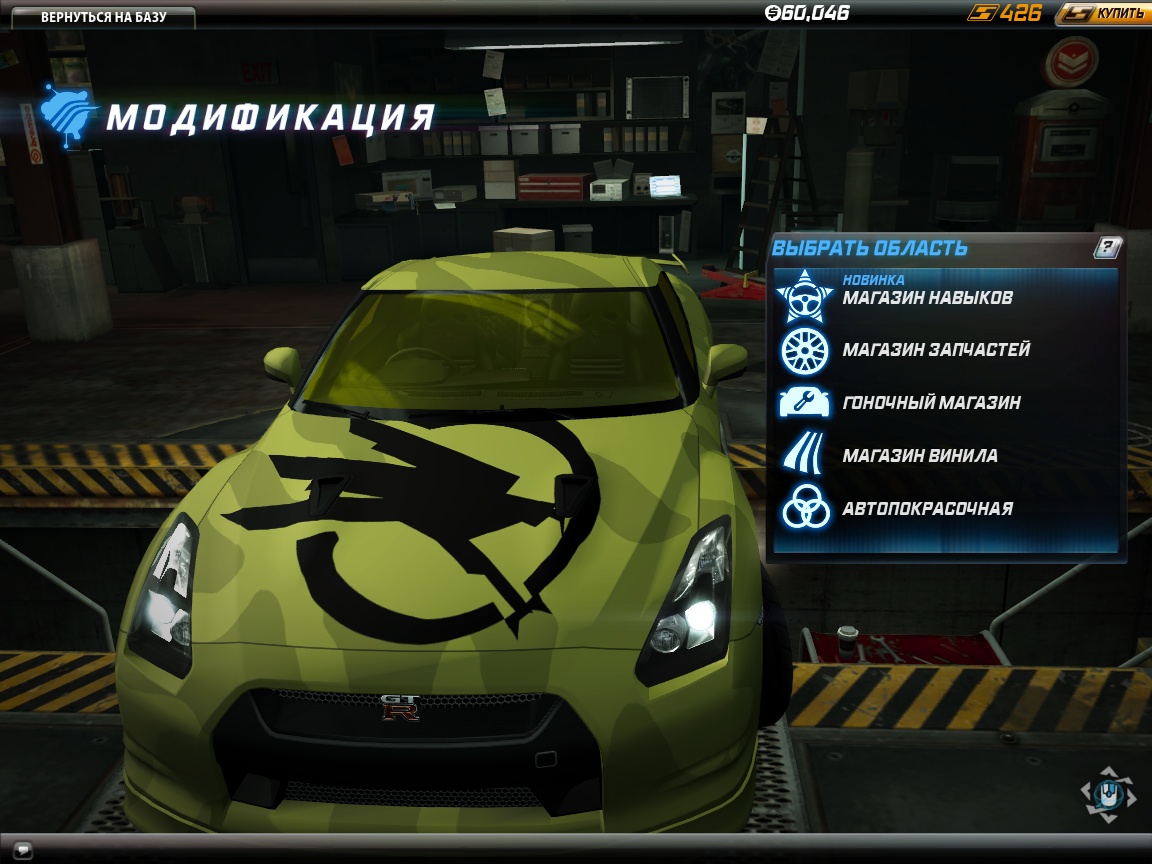Click the camera rotation control icon

point(1108,795)
